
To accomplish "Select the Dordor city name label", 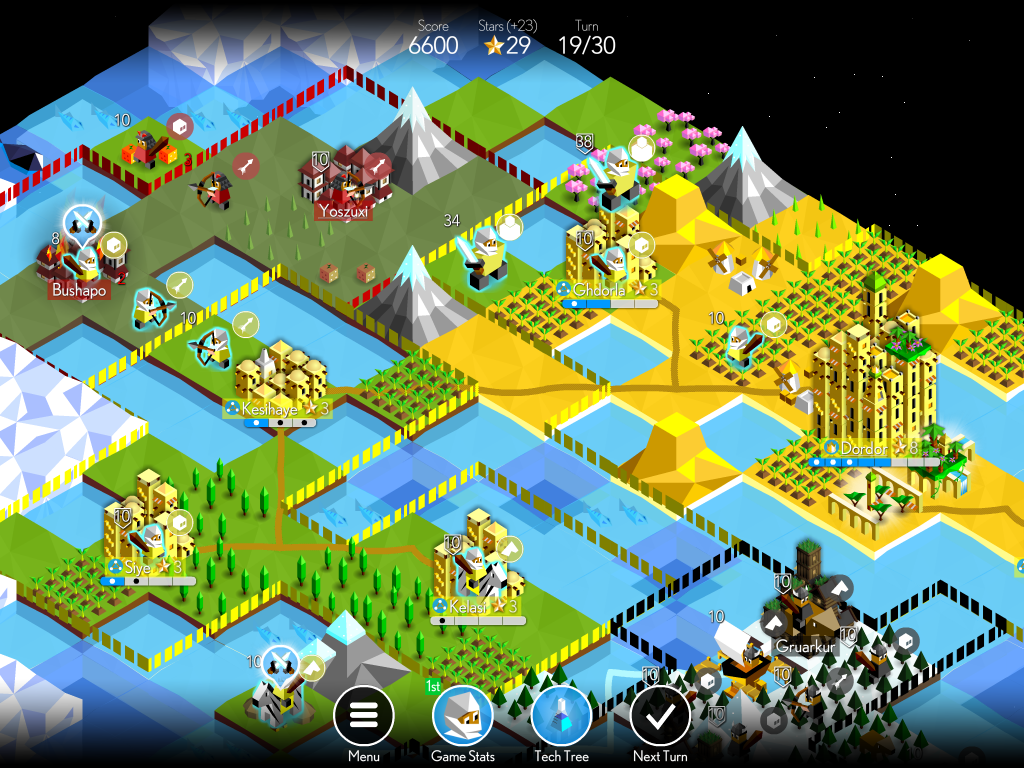I will 864,449.
